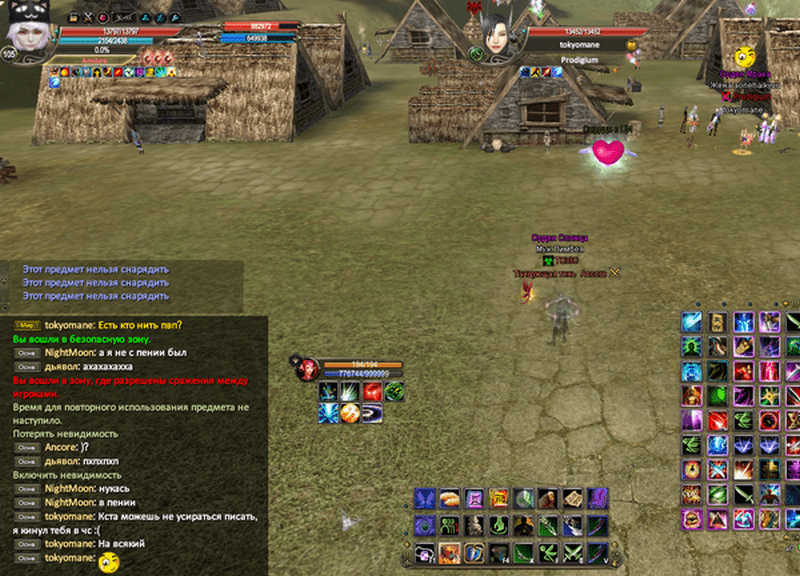Activate the crossed green swords skill
The width and height of the screenshot is (800, 576).
tap(572, 552)
